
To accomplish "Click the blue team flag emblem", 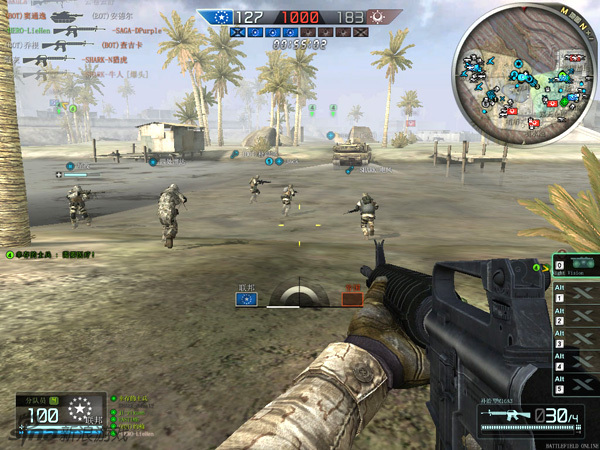I will click(216, 17).
